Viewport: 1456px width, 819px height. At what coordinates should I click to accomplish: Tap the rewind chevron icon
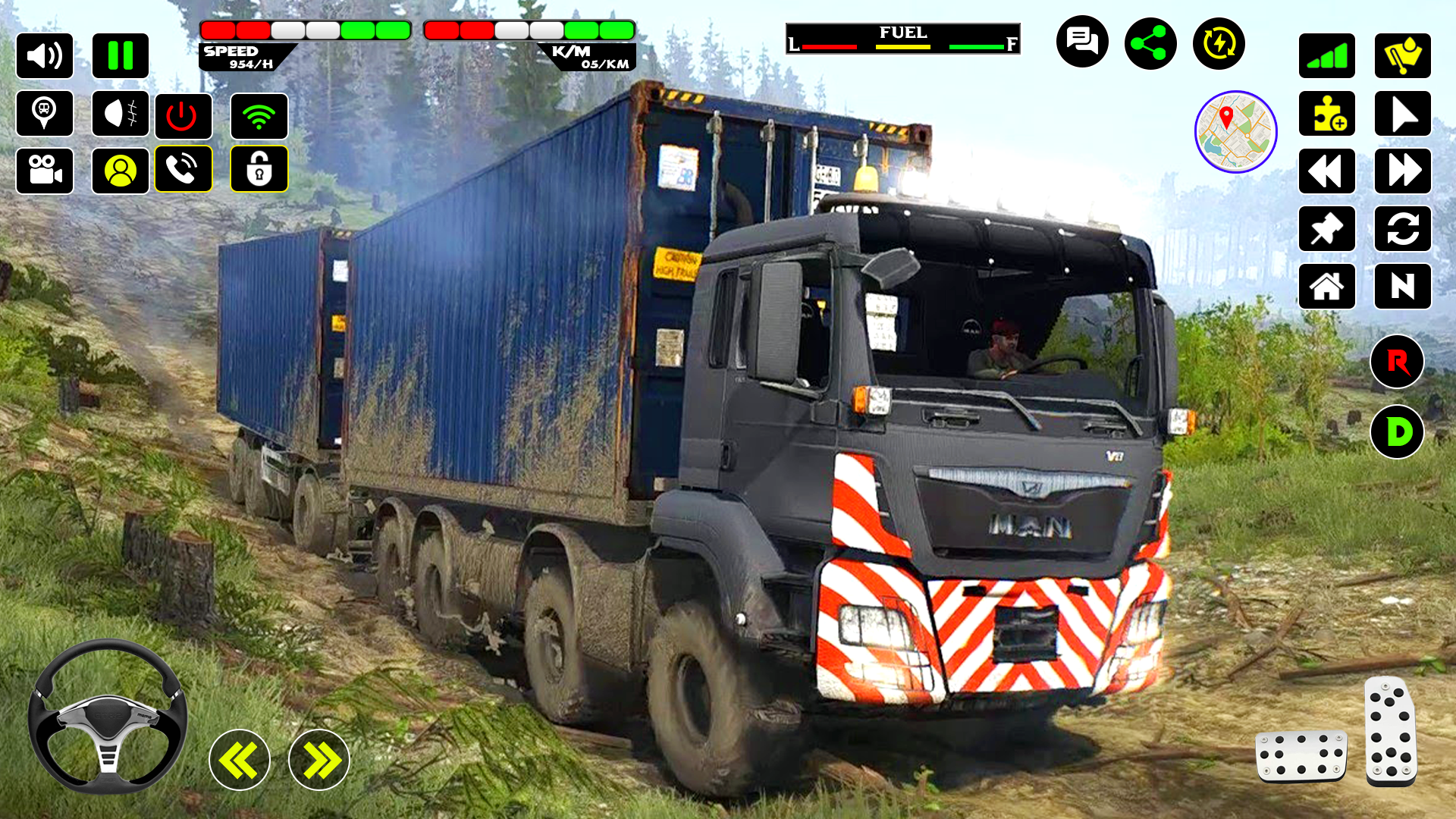coord(1327,171)
